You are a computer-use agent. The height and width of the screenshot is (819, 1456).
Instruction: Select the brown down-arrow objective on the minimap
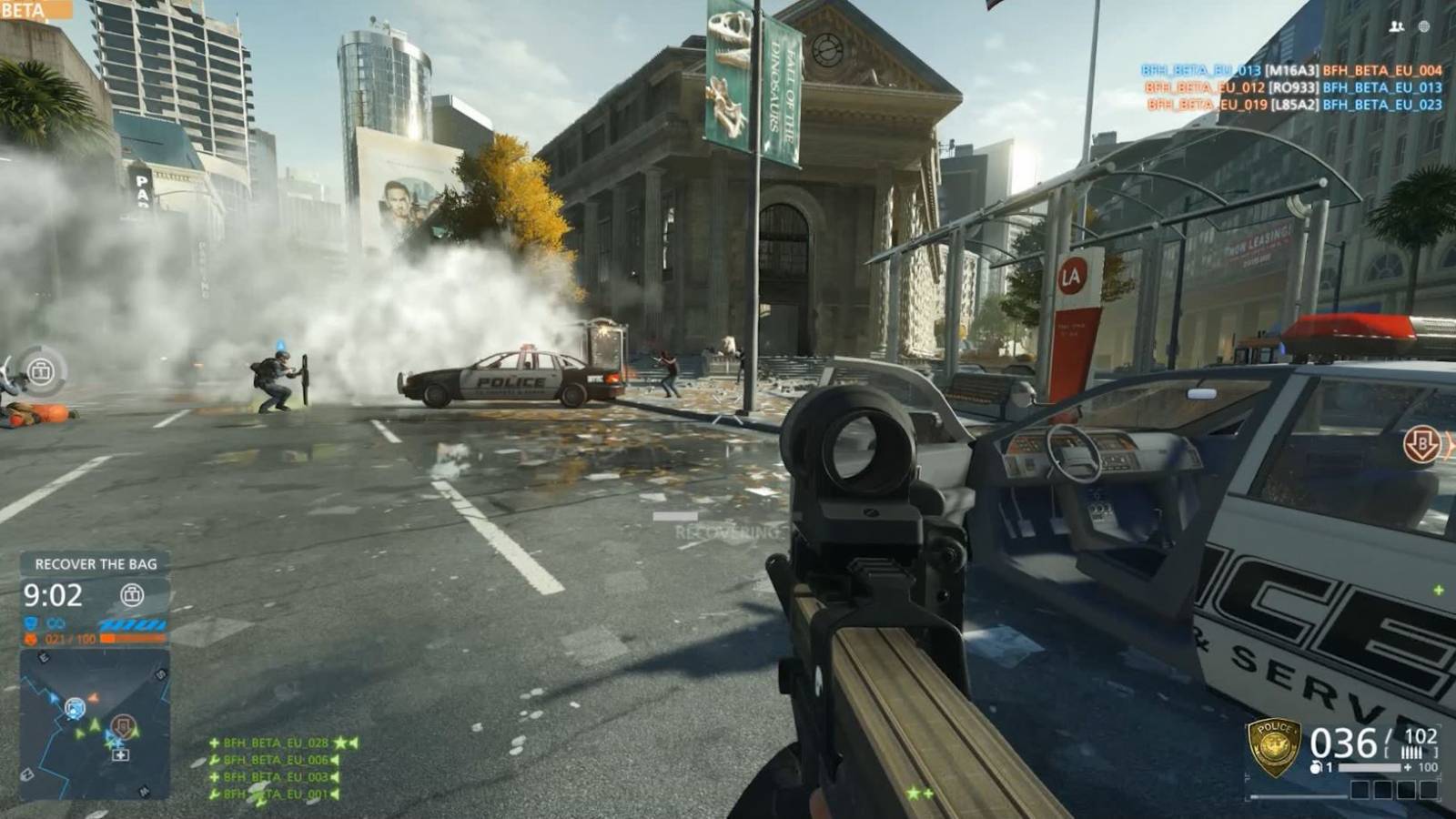point(123,726)
